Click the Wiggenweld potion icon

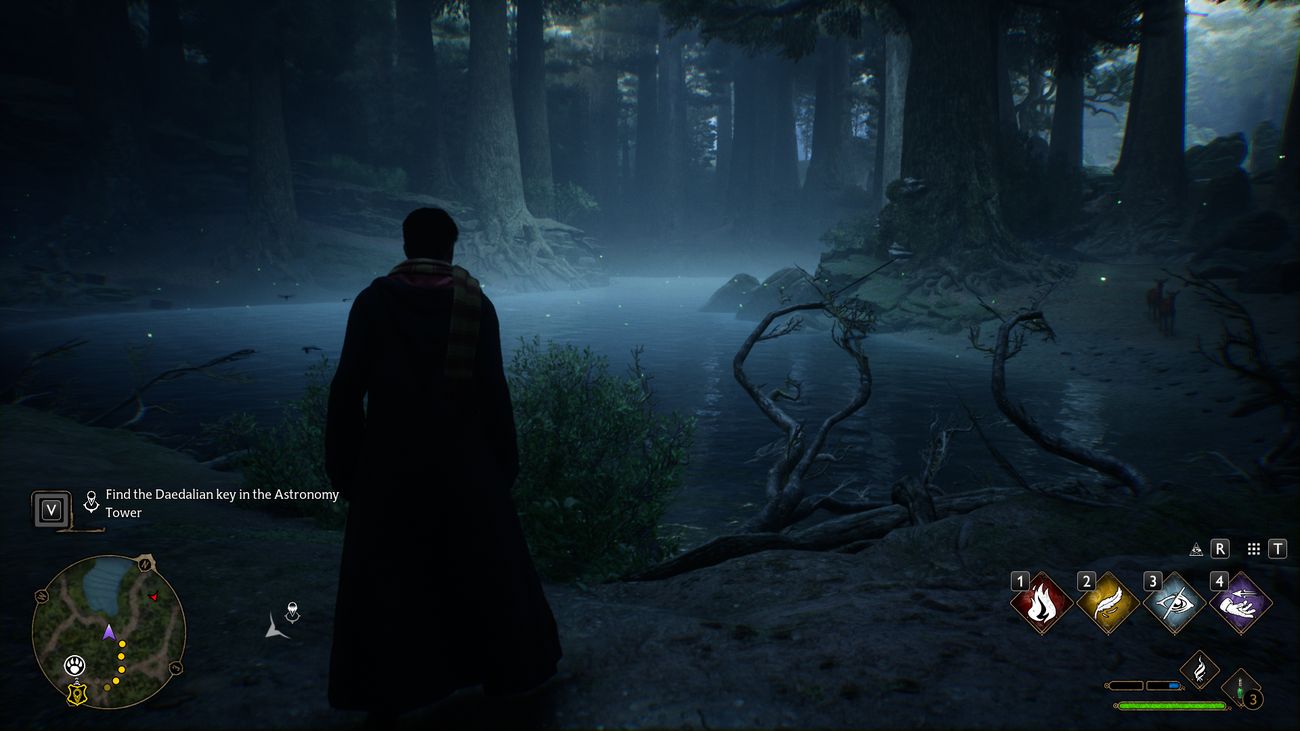(1241, 689)
